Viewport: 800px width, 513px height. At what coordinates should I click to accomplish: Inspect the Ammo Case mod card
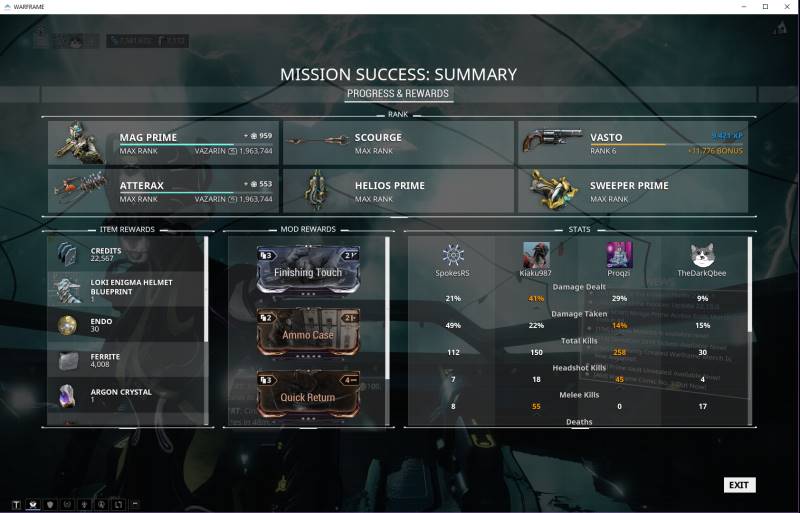308,333
